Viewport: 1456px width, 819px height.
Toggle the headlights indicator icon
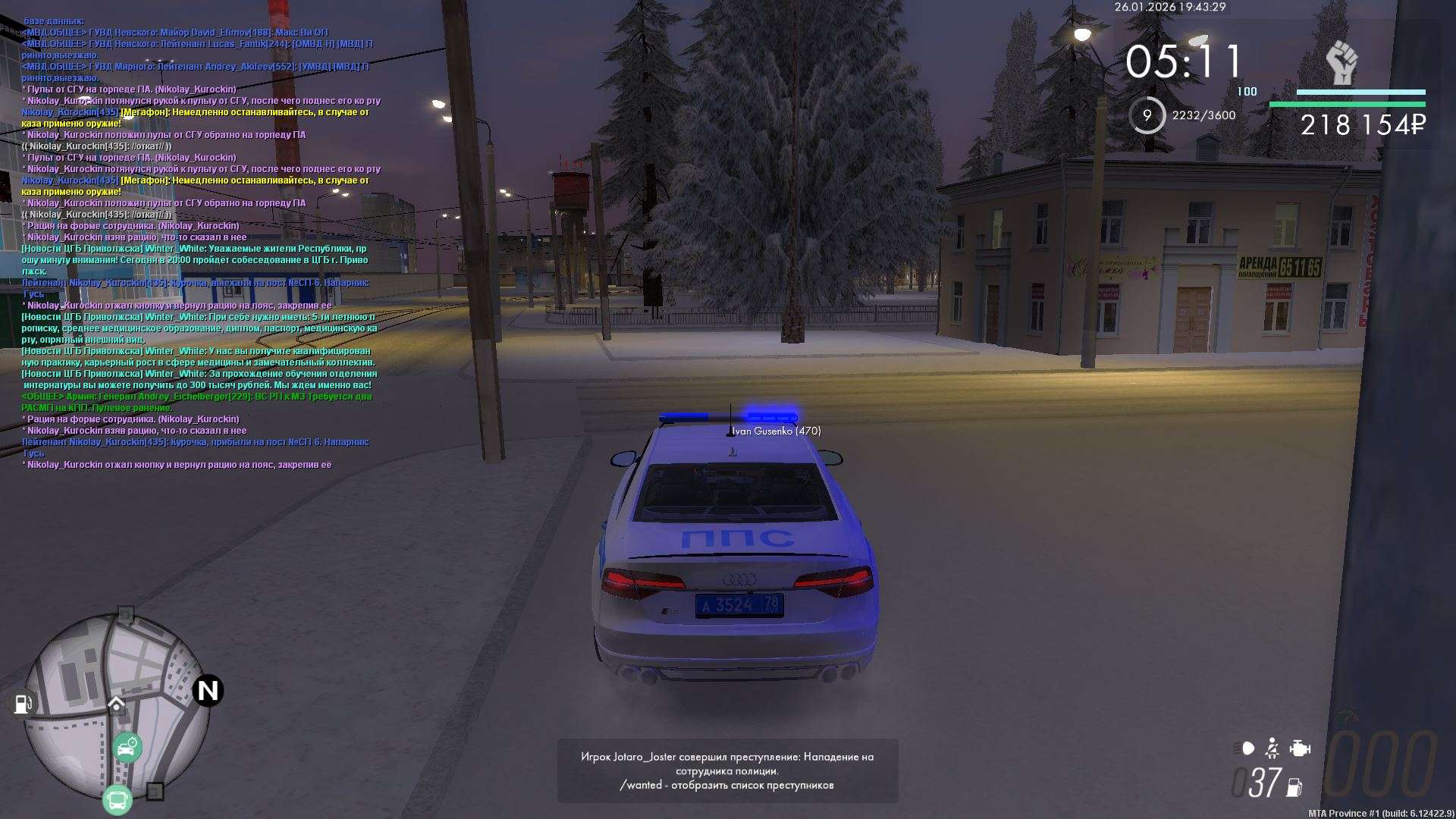point(1244,748)
